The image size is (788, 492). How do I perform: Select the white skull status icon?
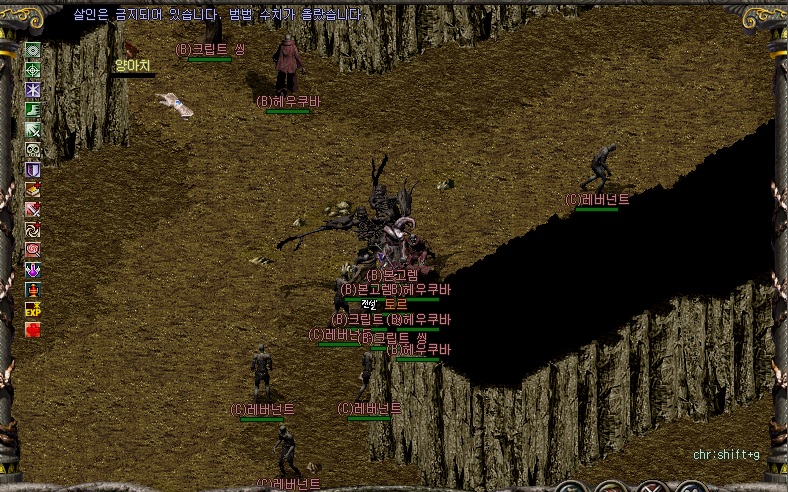(33, 150)
